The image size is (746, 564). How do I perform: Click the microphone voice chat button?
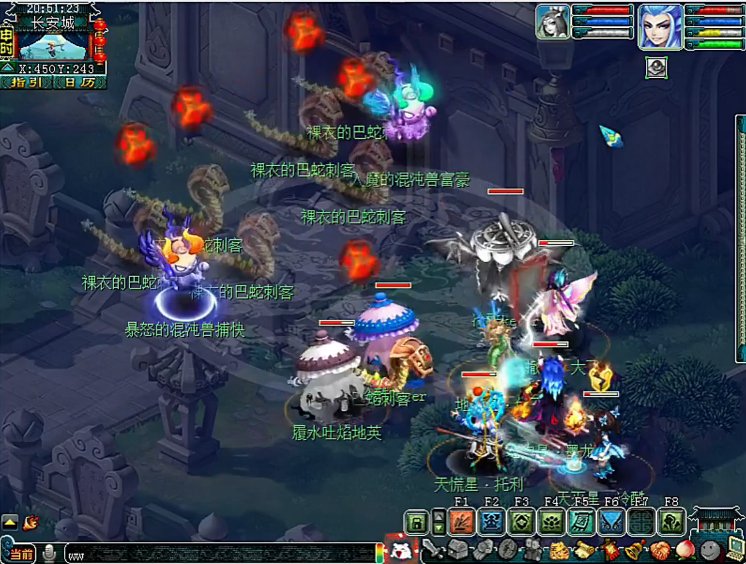pos(49,553)
